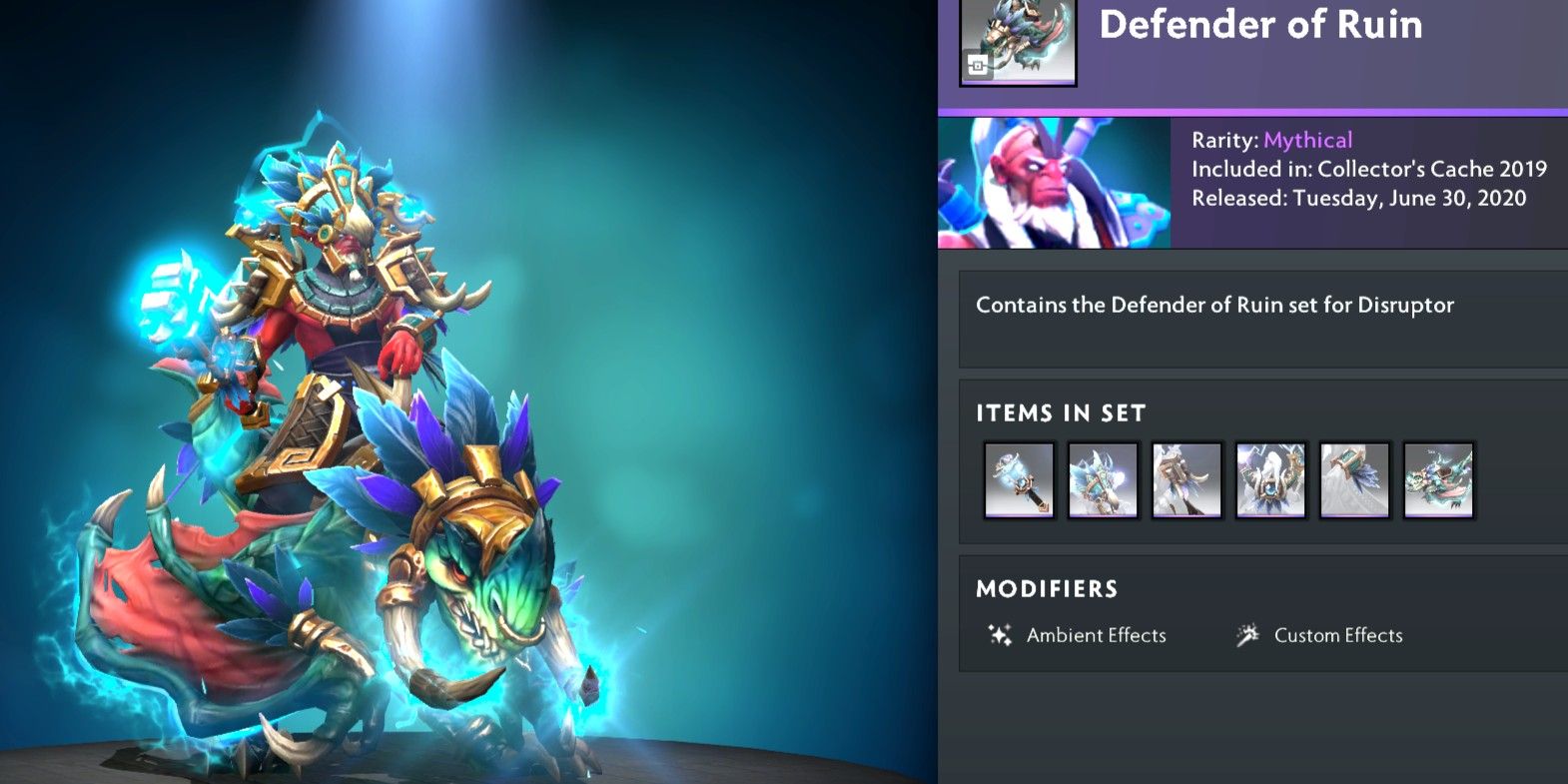Screen dimensions: 1568x784
Task: Choose the green lizard mount item
Action: tap(1438, 480)
